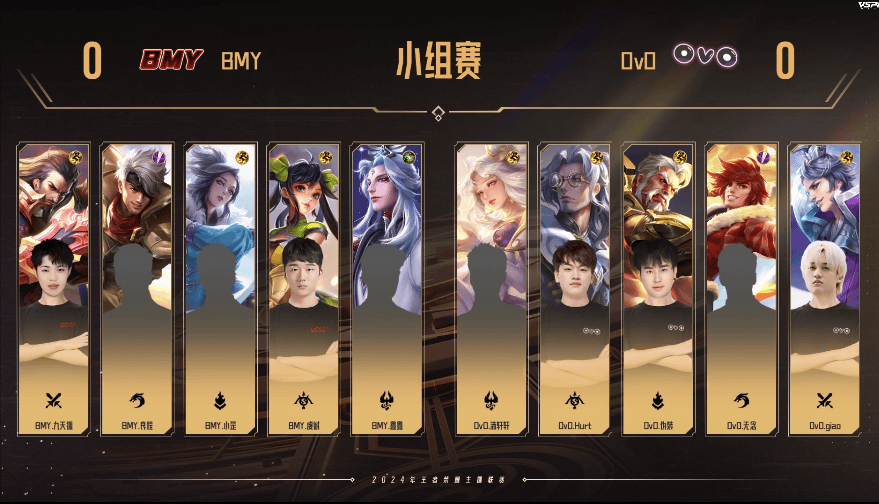Click the red BMY team logo
This screenshot has height=504, width=879.
point(171,60)
